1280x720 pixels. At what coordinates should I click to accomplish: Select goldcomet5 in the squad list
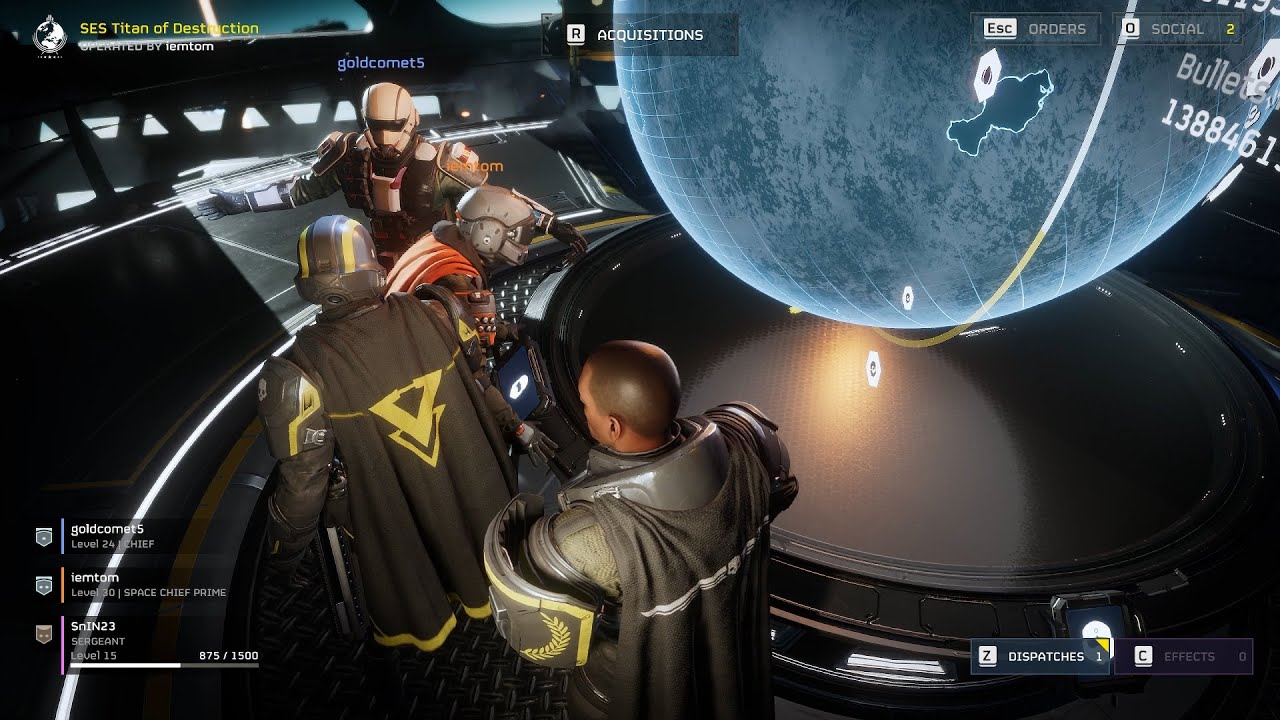coord(108,536)
